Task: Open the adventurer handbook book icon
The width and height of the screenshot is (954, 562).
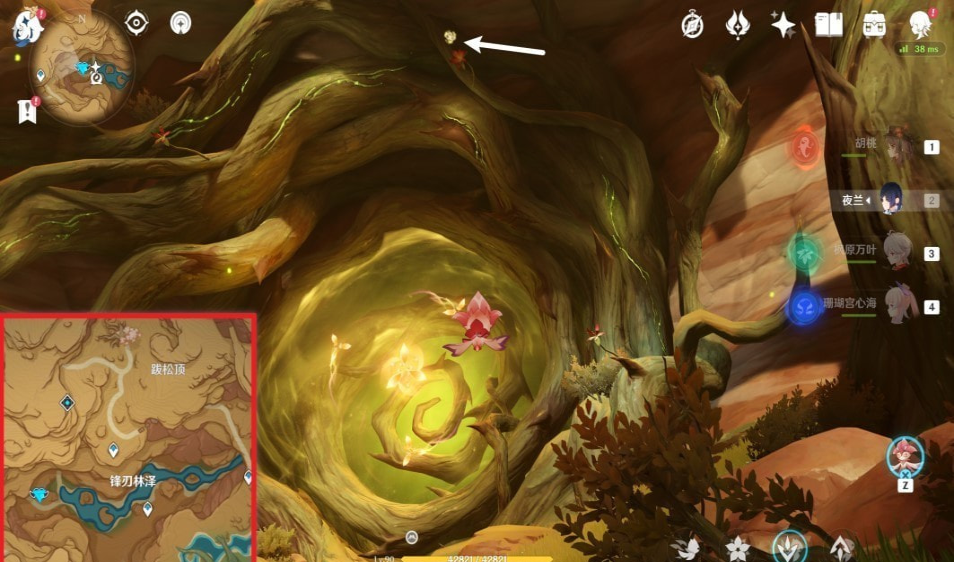Action: (828, 25)
